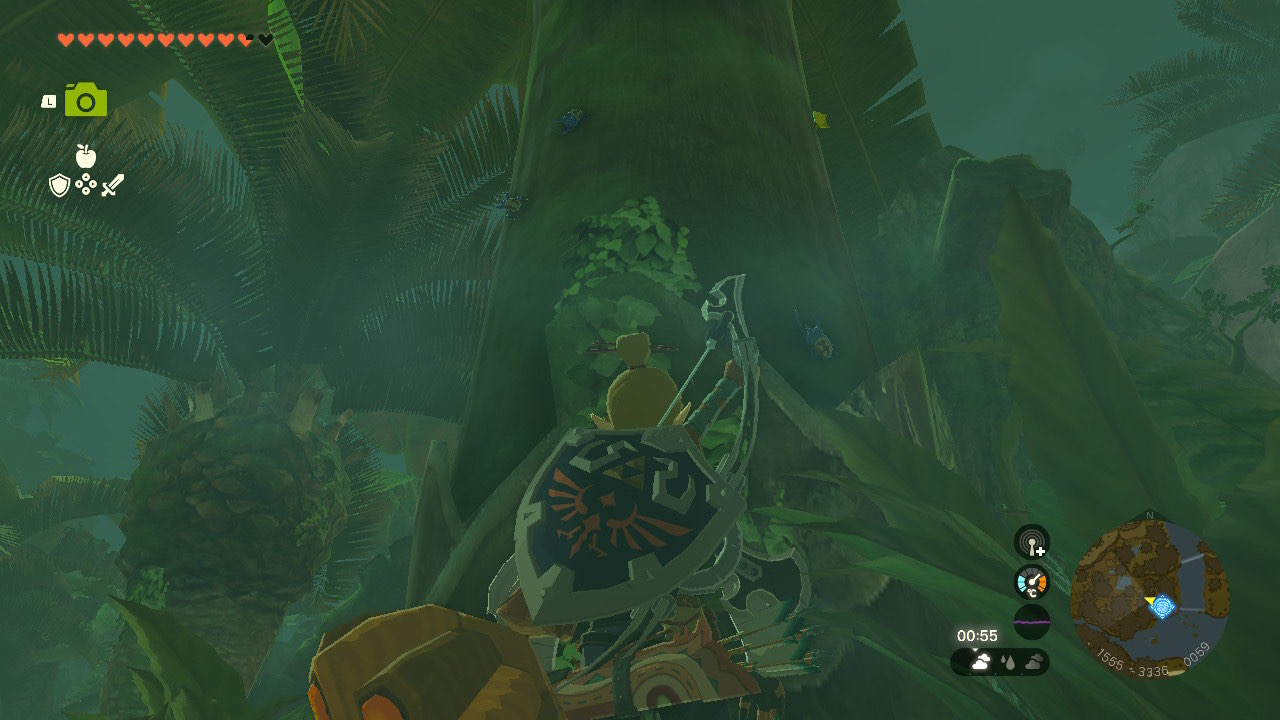Image resolution: width=1280 pixels, height=720 pixels.
Task: Choose the sword quick-select icon
Action: pyautogui.click(x=112, y=185)
